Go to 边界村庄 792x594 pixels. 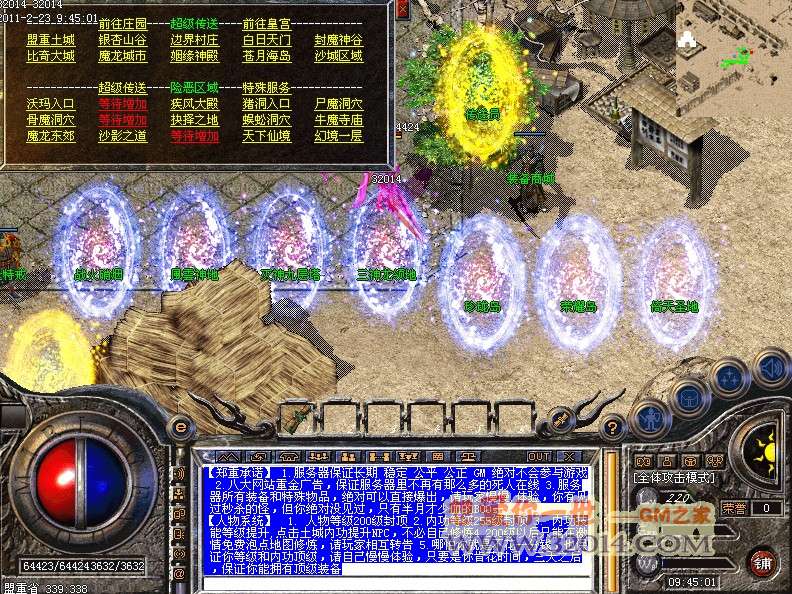pos(194,40)
